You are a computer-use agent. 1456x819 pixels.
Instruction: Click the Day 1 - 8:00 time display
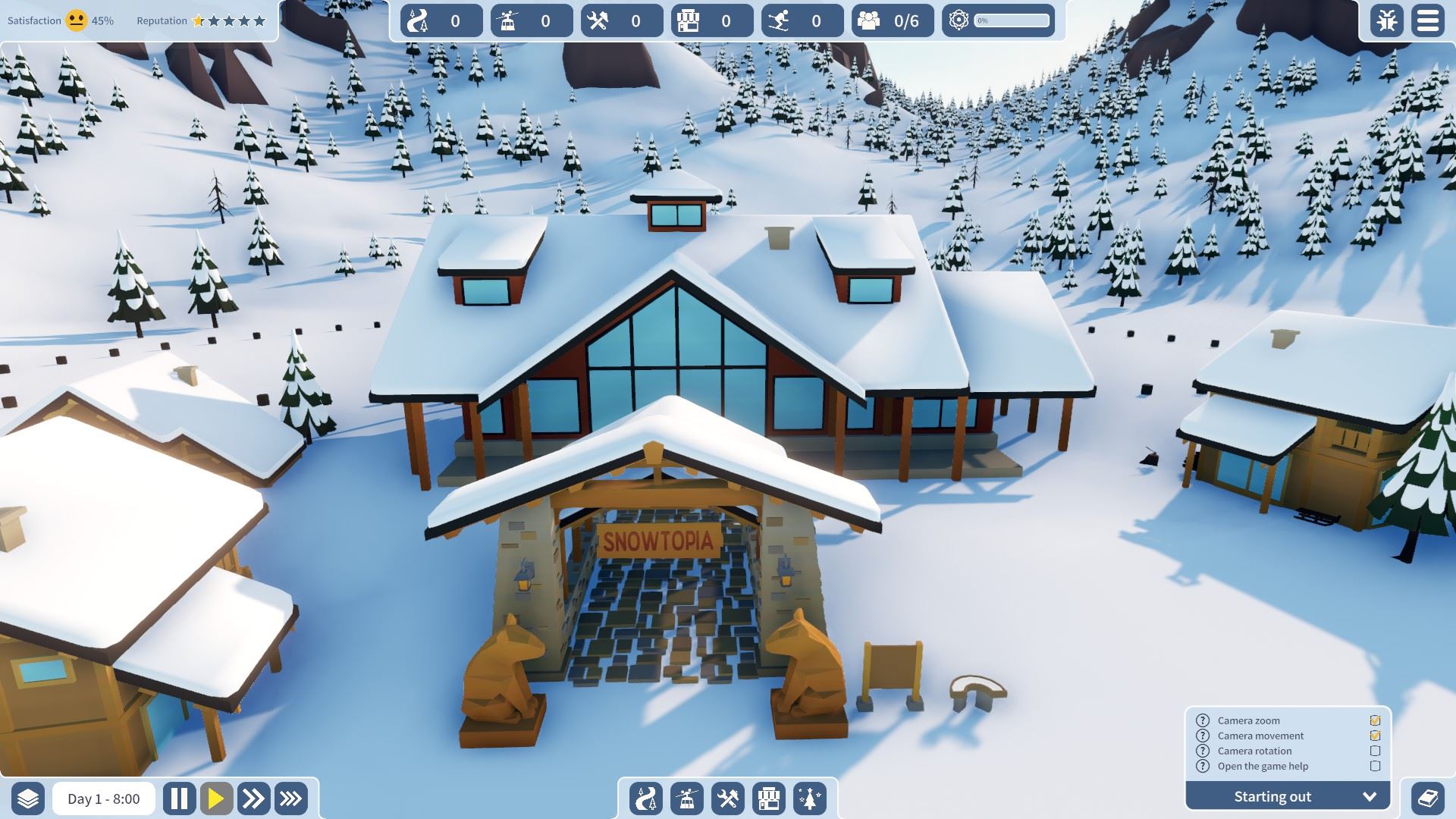pos(102,798)
